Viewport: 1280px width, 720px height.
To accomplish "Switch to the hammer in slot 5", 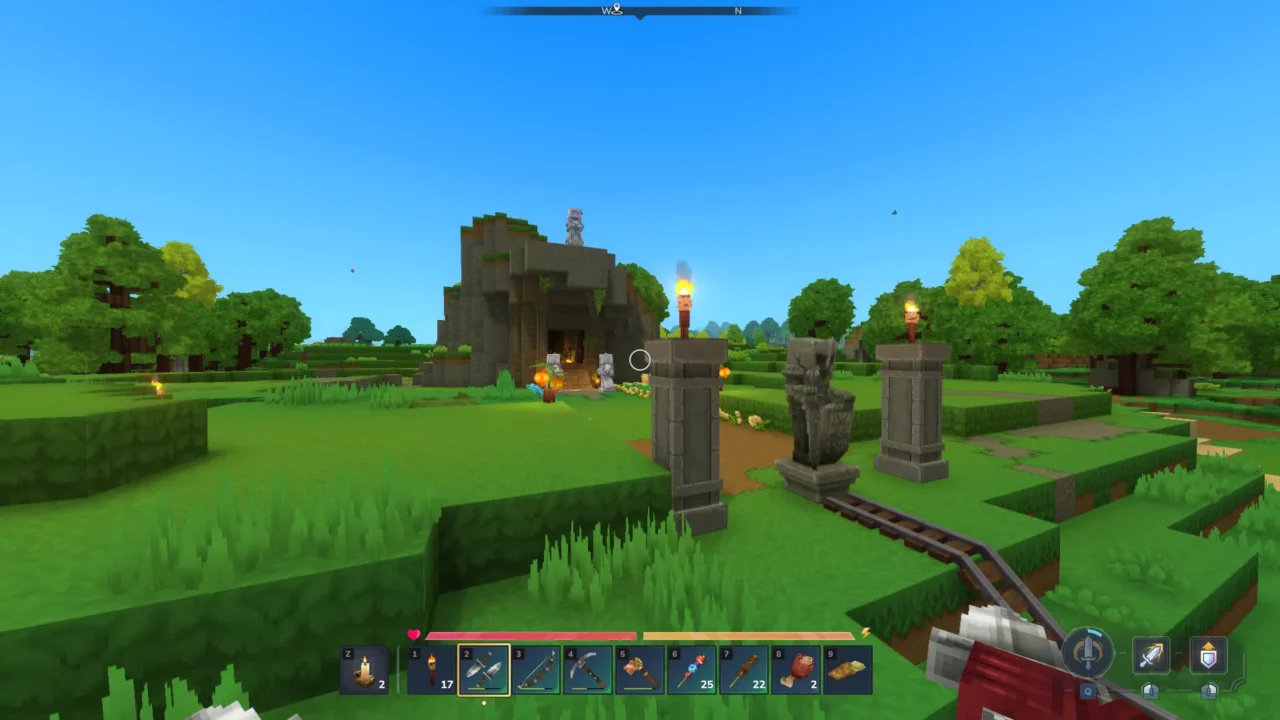I will click(640, 669).
